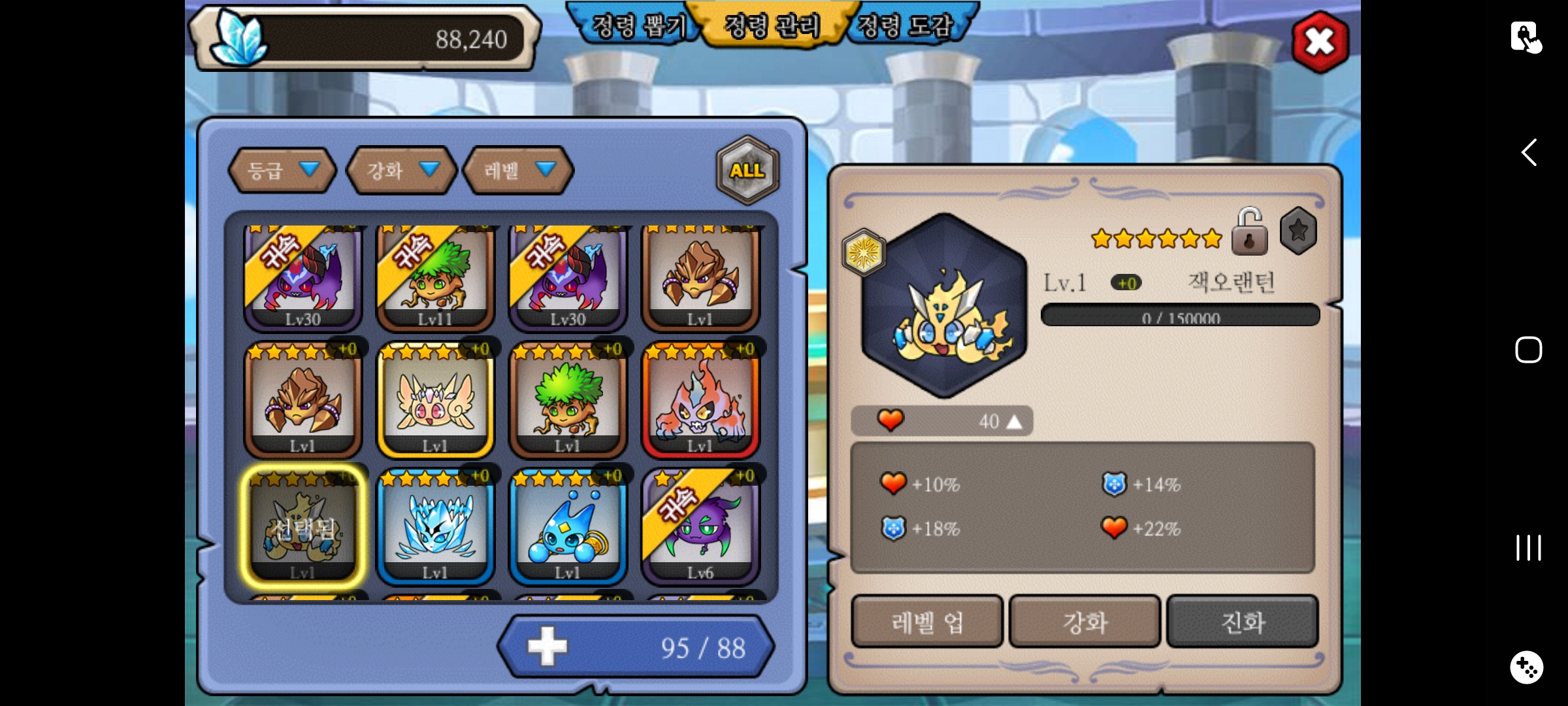Select the blue ice crystal spirit
The image size is (1568, 706).
tap(435, 526)
